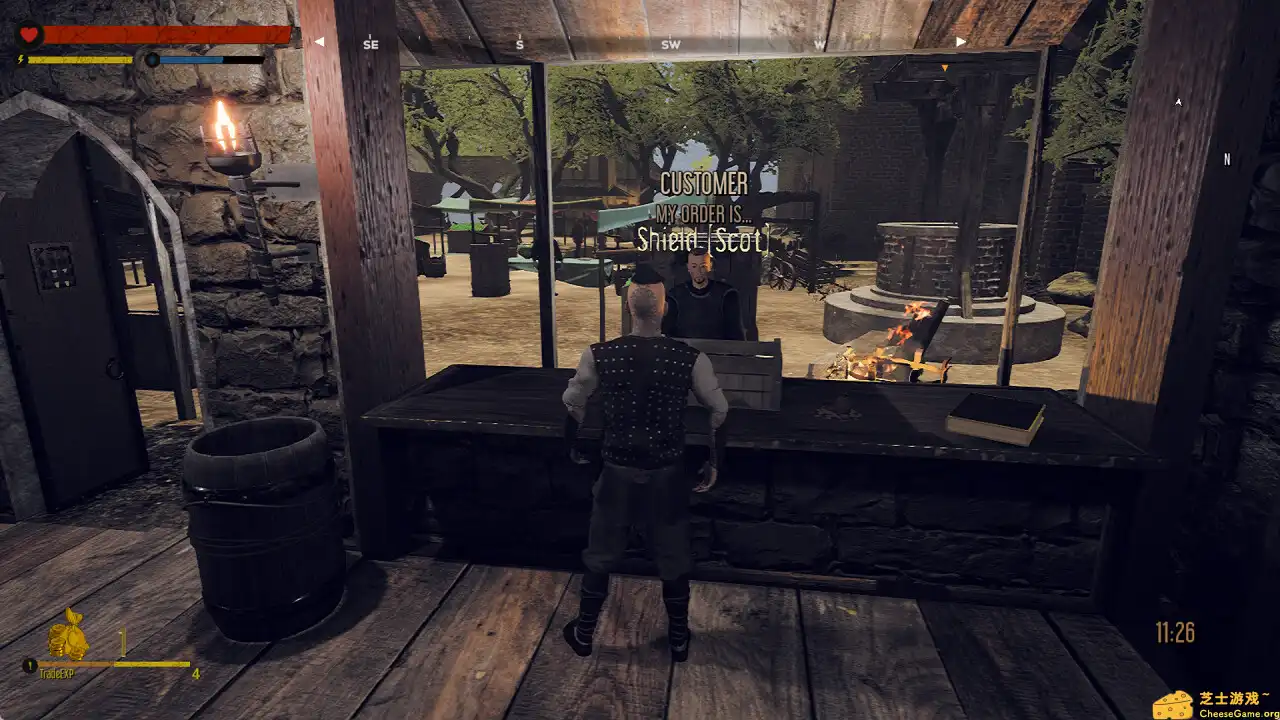Viewport: 1280px width, 720px height.
Task: Select the lightning stamina icon
Action: pos(21,58)
